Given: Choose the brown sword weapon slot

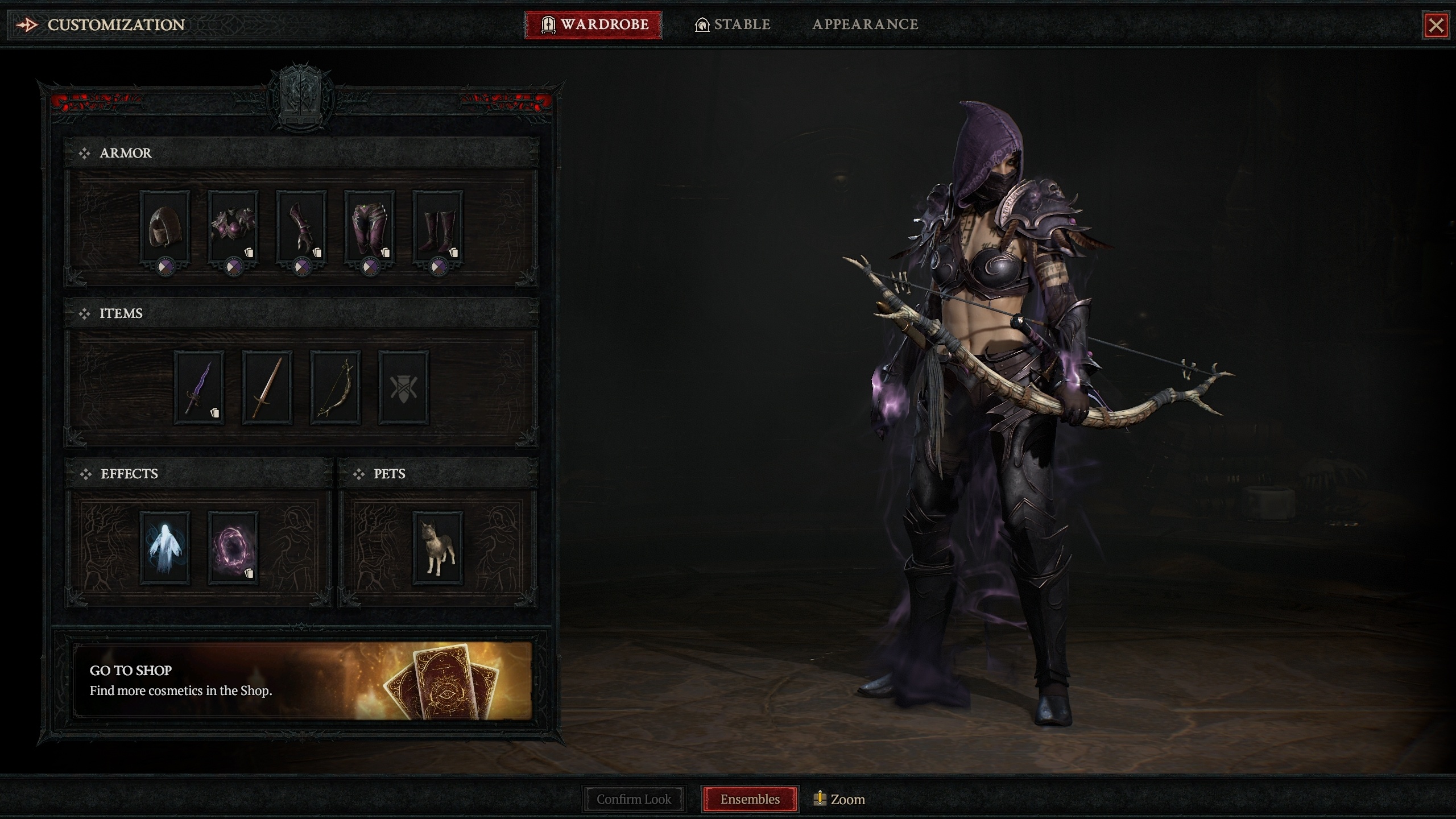Looking at the screenshot, I should tap(267, 387).
